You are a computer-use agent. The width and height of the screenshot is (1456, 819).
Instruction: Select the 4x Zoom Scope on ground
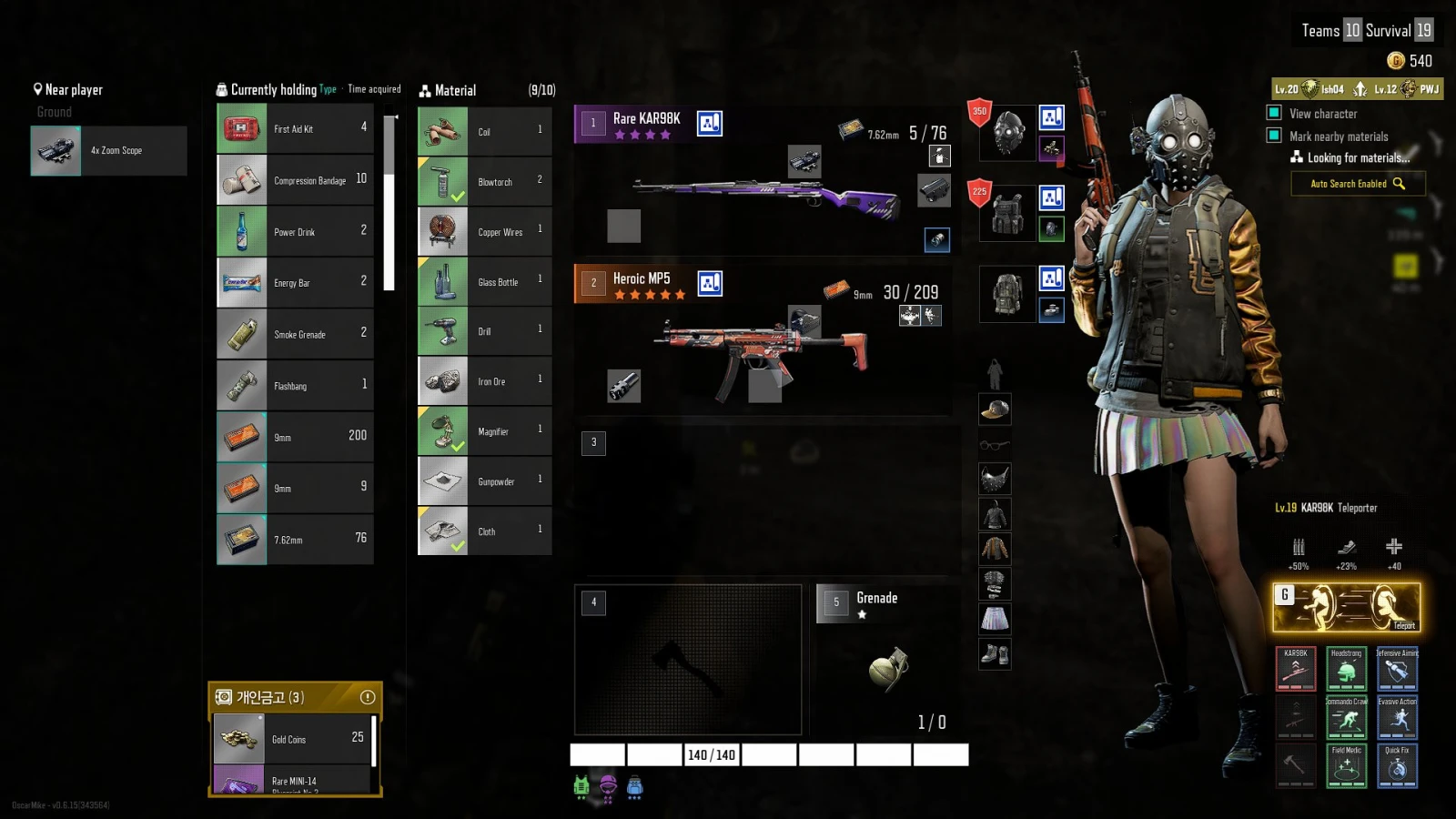tap(108, 151)
